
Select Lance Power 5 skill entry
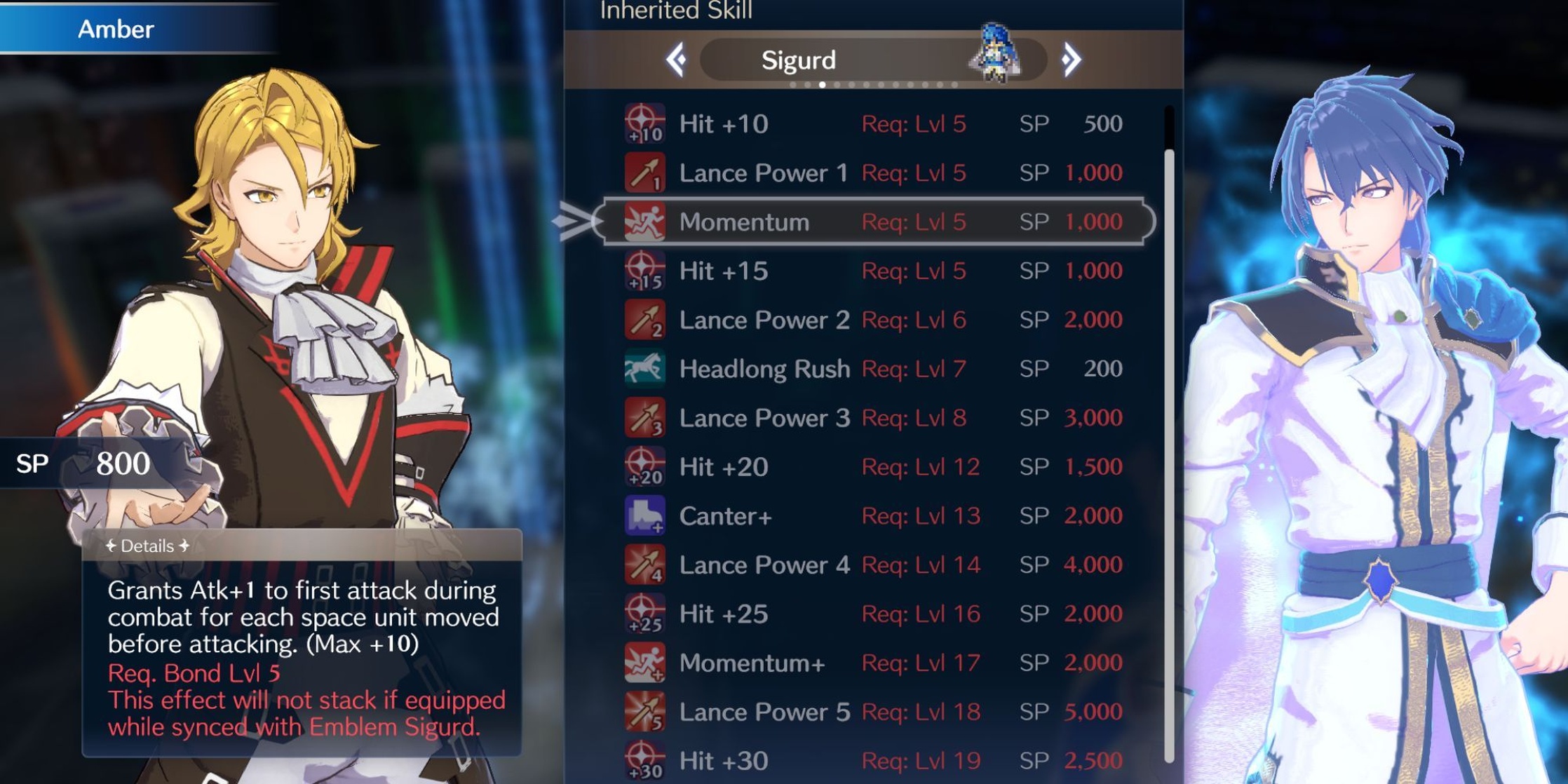[x=873, y=712]
